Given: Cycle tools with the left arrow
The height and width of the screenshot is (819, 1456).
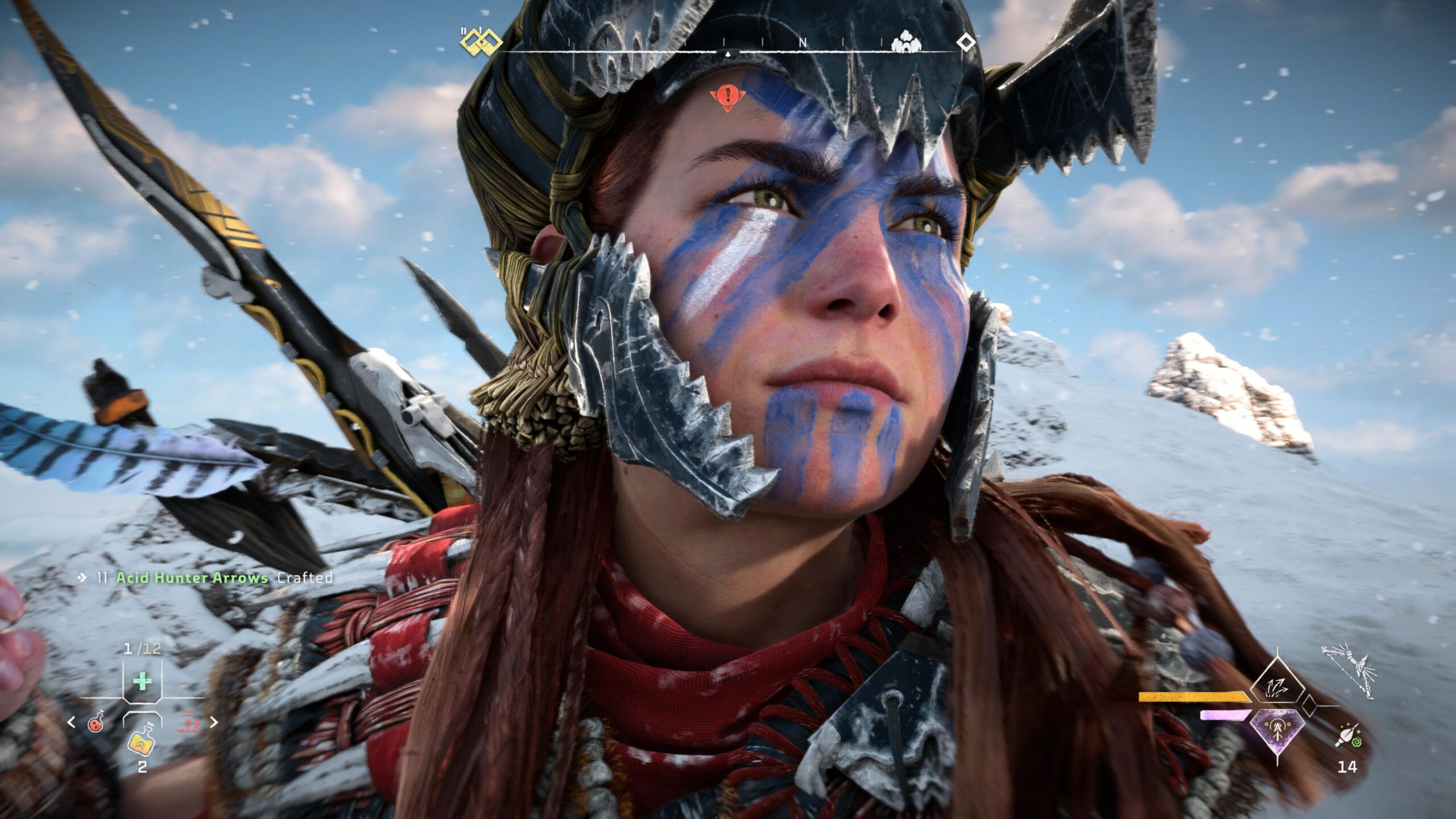Looking at the screenshot, I should (x=72, y=722).
